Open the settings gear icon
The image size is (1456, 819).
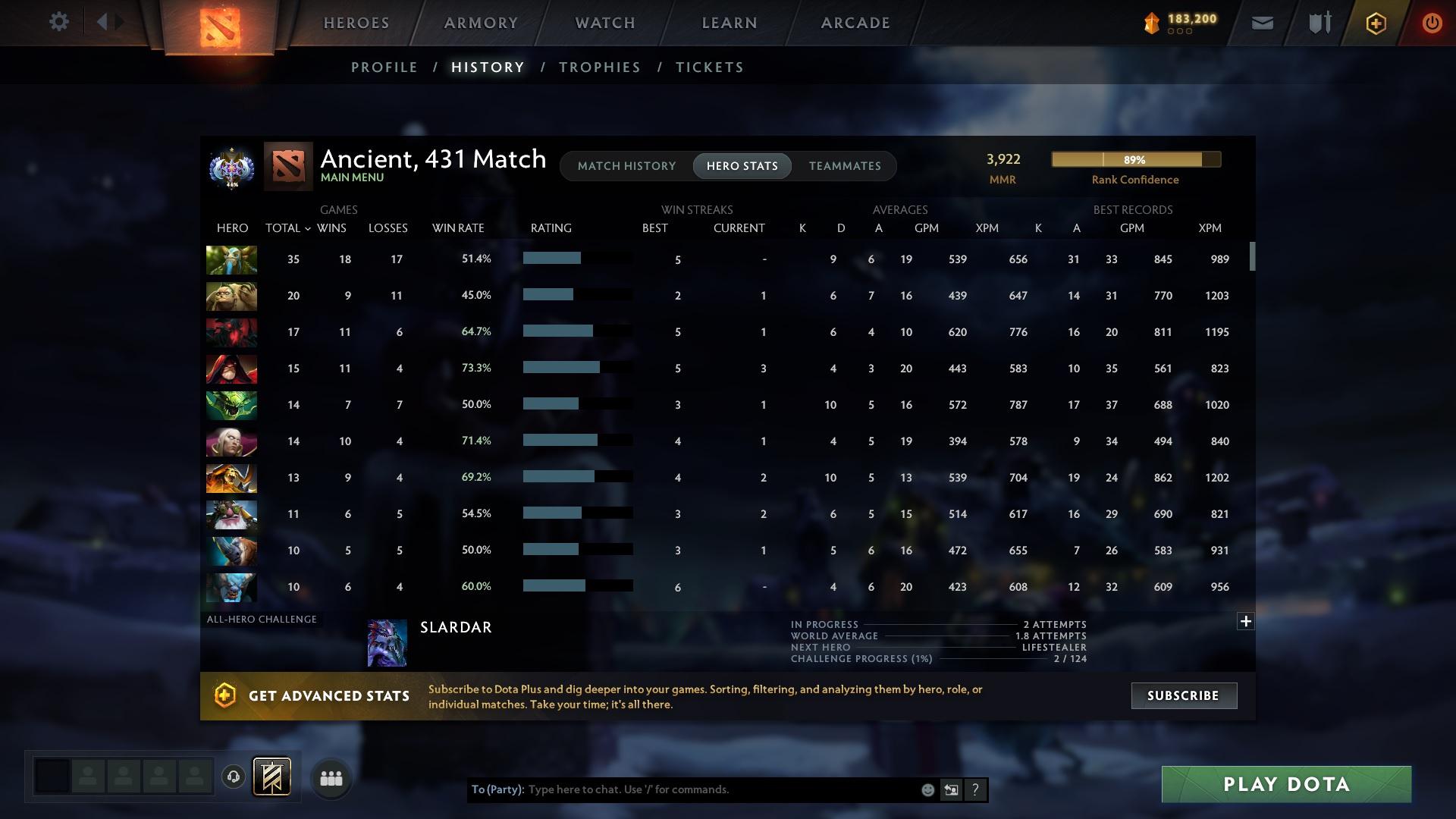[58, 22]
